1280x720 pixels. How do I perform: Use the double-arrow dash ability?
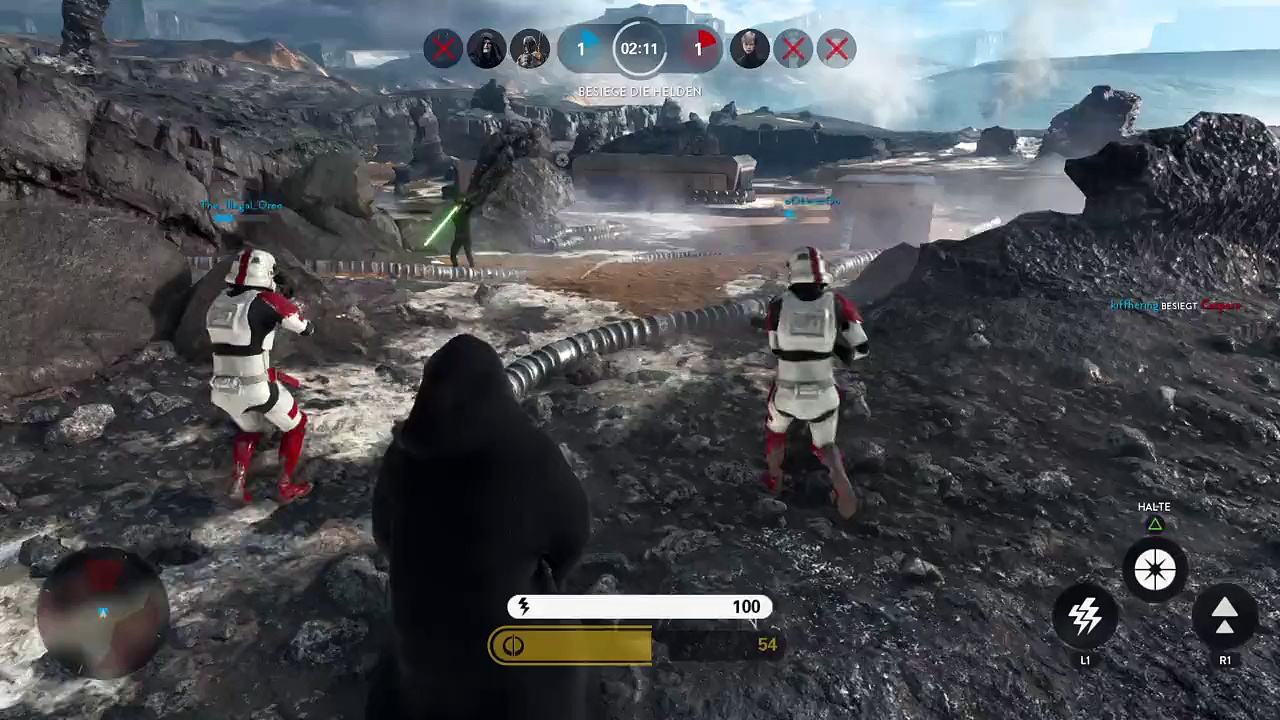[1225, 616]
